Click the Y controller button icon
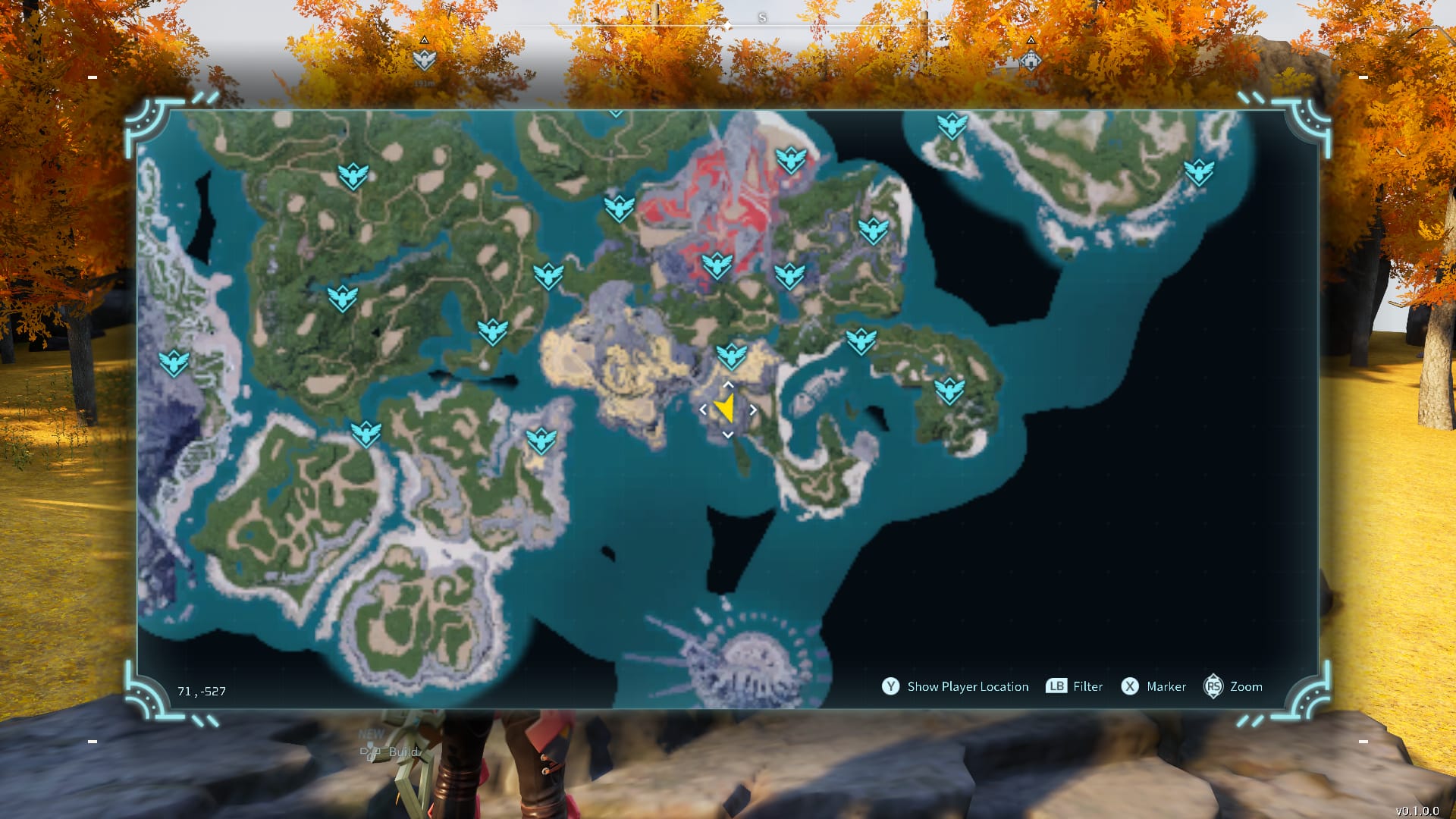This screenshot has width=1456, height=819. click(890, 686)
